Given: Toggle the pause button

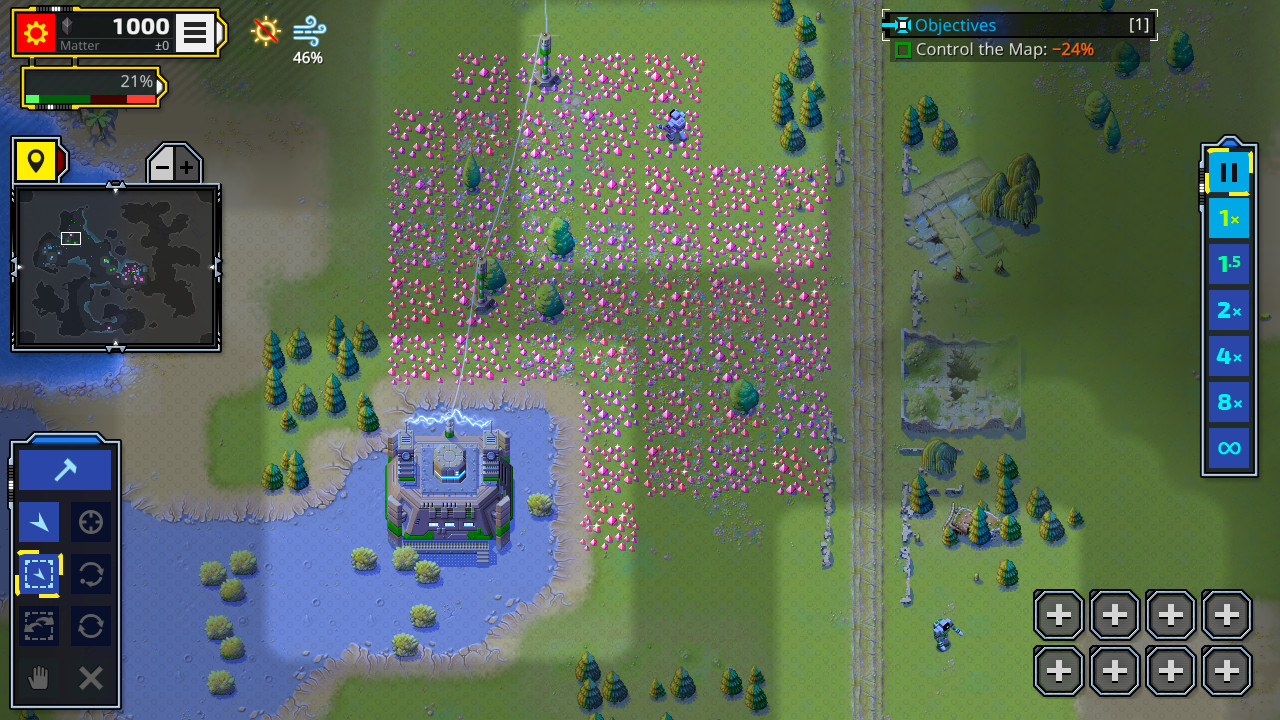Looking at the screenshot, I should coord(1228,170).
